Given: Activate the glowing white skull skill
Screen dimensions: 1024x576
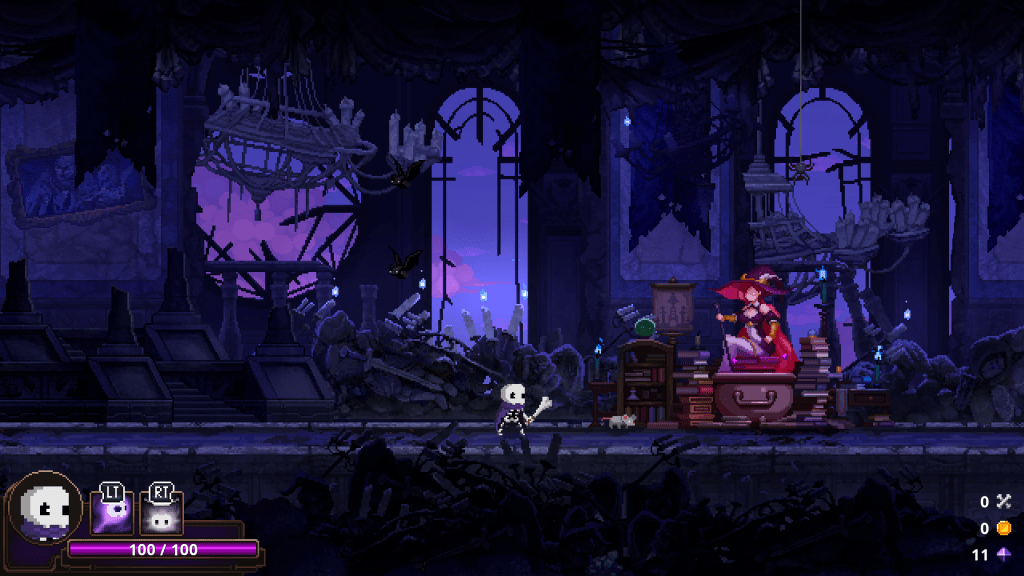Looking at the screenshot, I should [x=160, y=516].
